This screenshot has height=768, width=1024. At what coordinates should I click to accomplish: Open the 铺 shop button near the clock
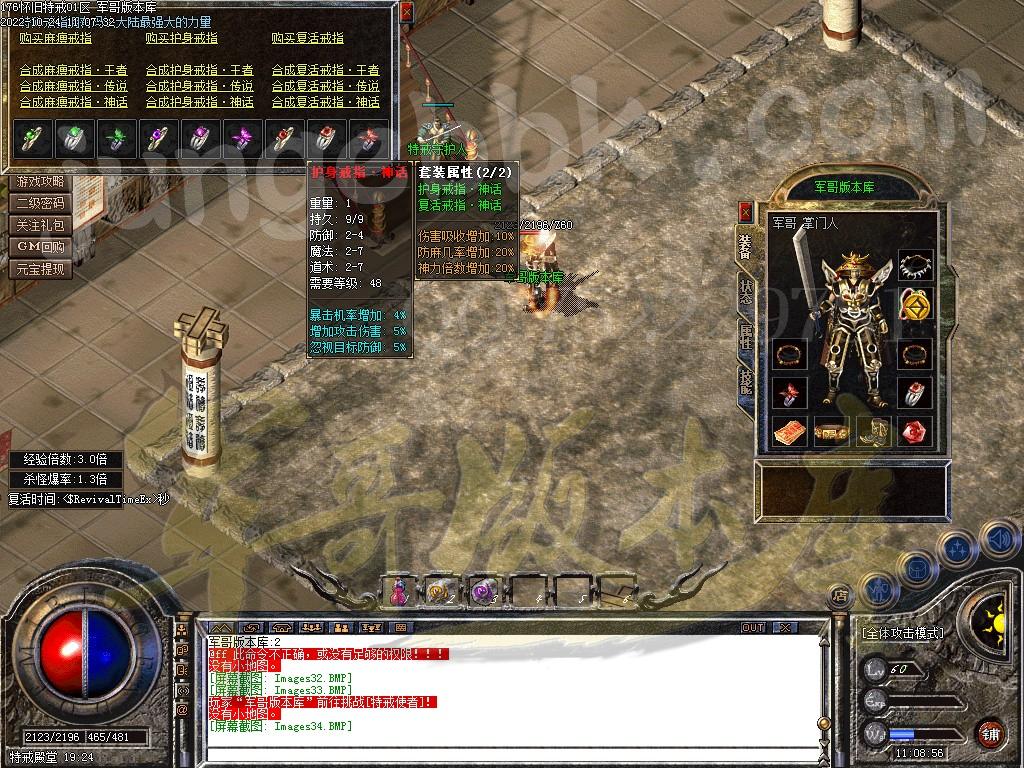coord(989,732)
